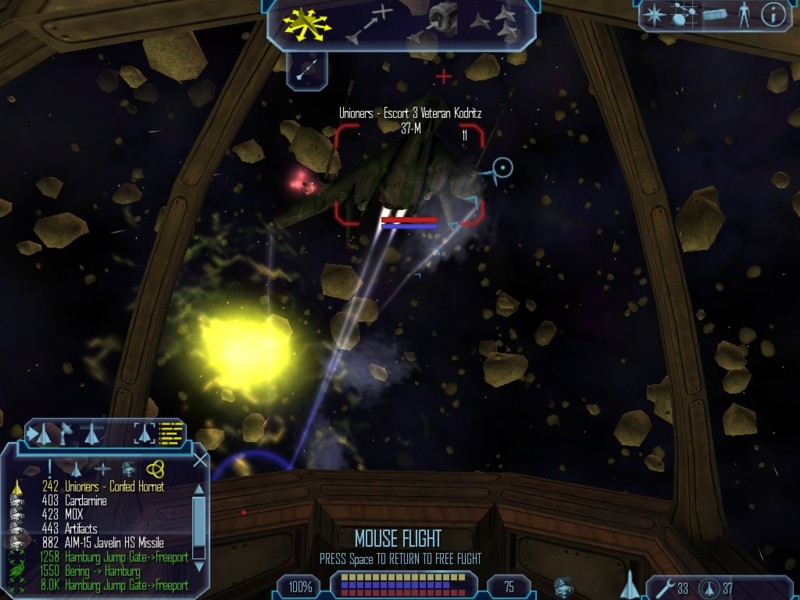Click the cruise arrow icon below maneuvers

click(307, 69)
